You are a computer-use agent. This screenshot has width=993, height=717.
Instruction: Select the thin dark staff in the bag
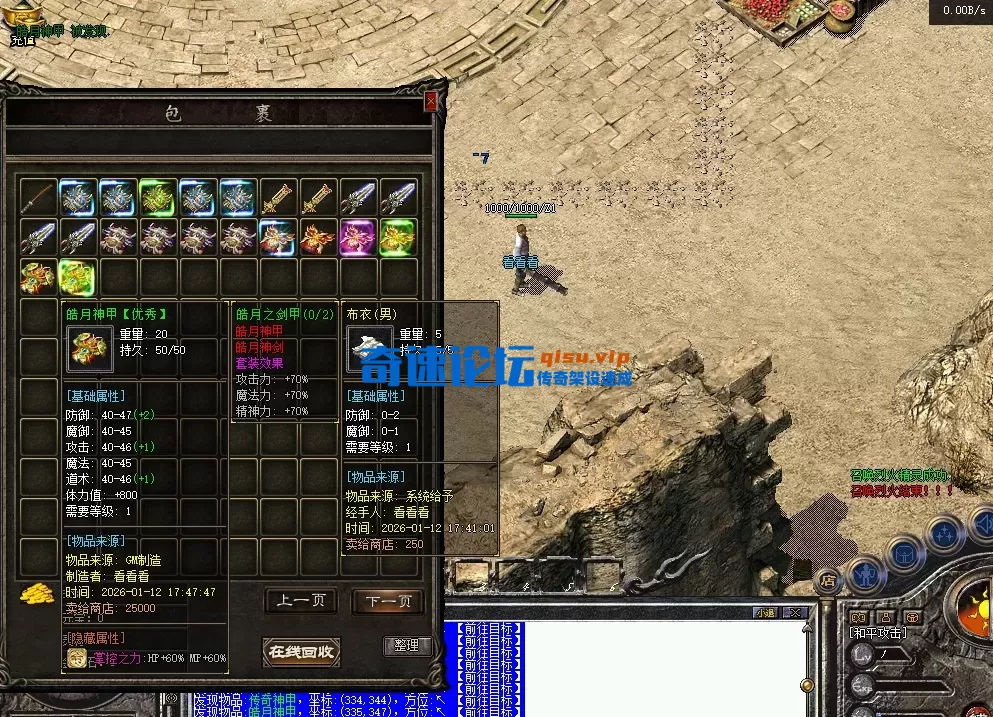[38, 198]
